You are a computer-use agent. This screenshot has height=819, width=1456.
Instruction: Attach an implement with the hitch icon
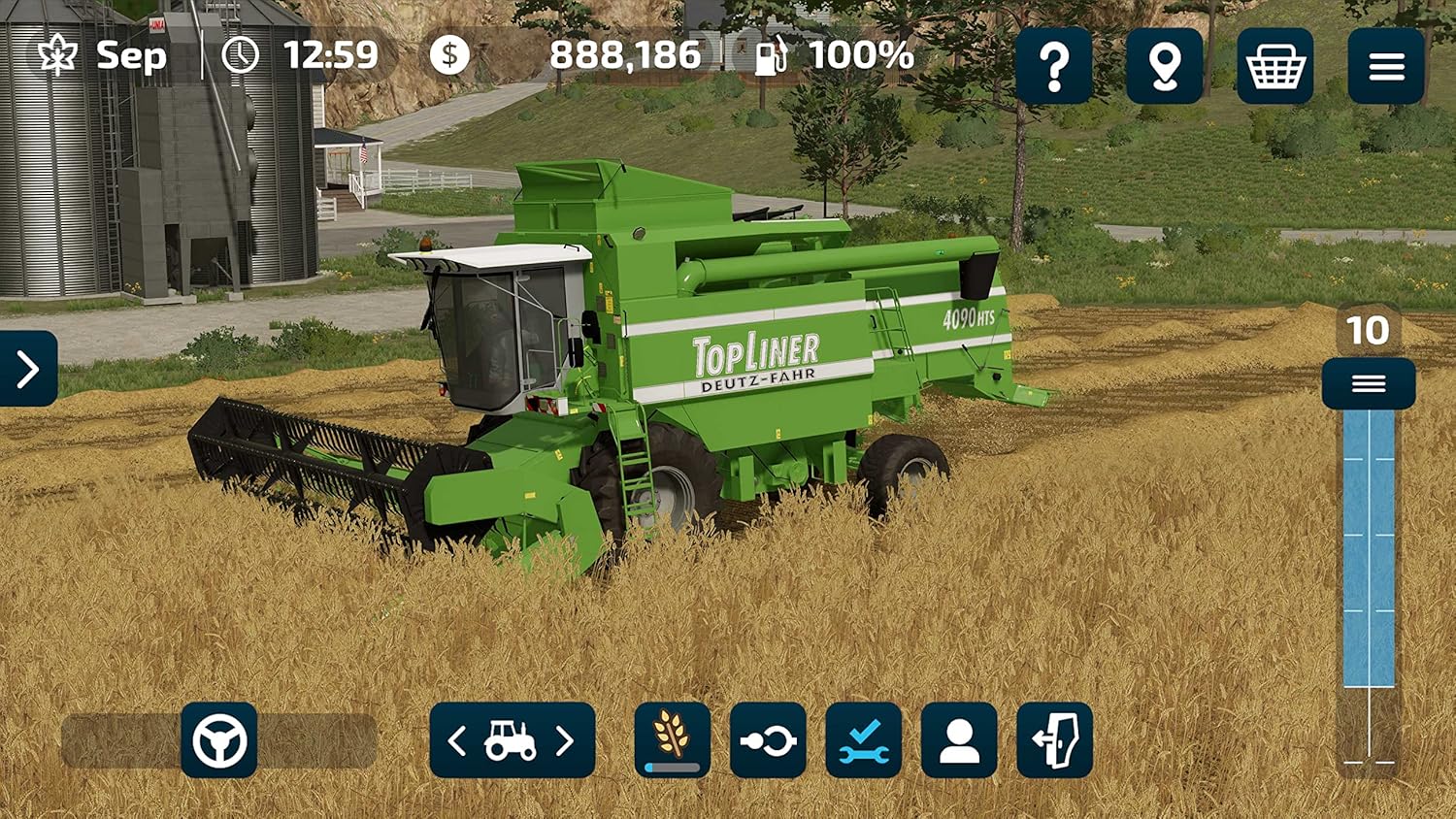[767, 740]
